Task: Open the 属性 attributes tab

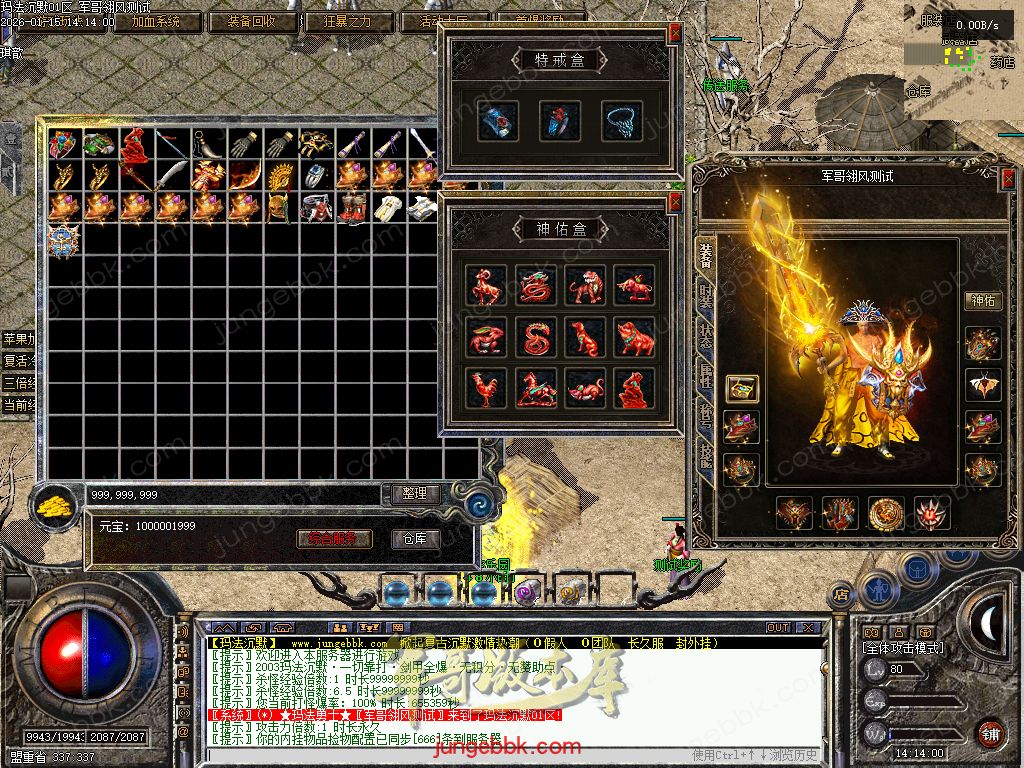Action: [705, 376]
